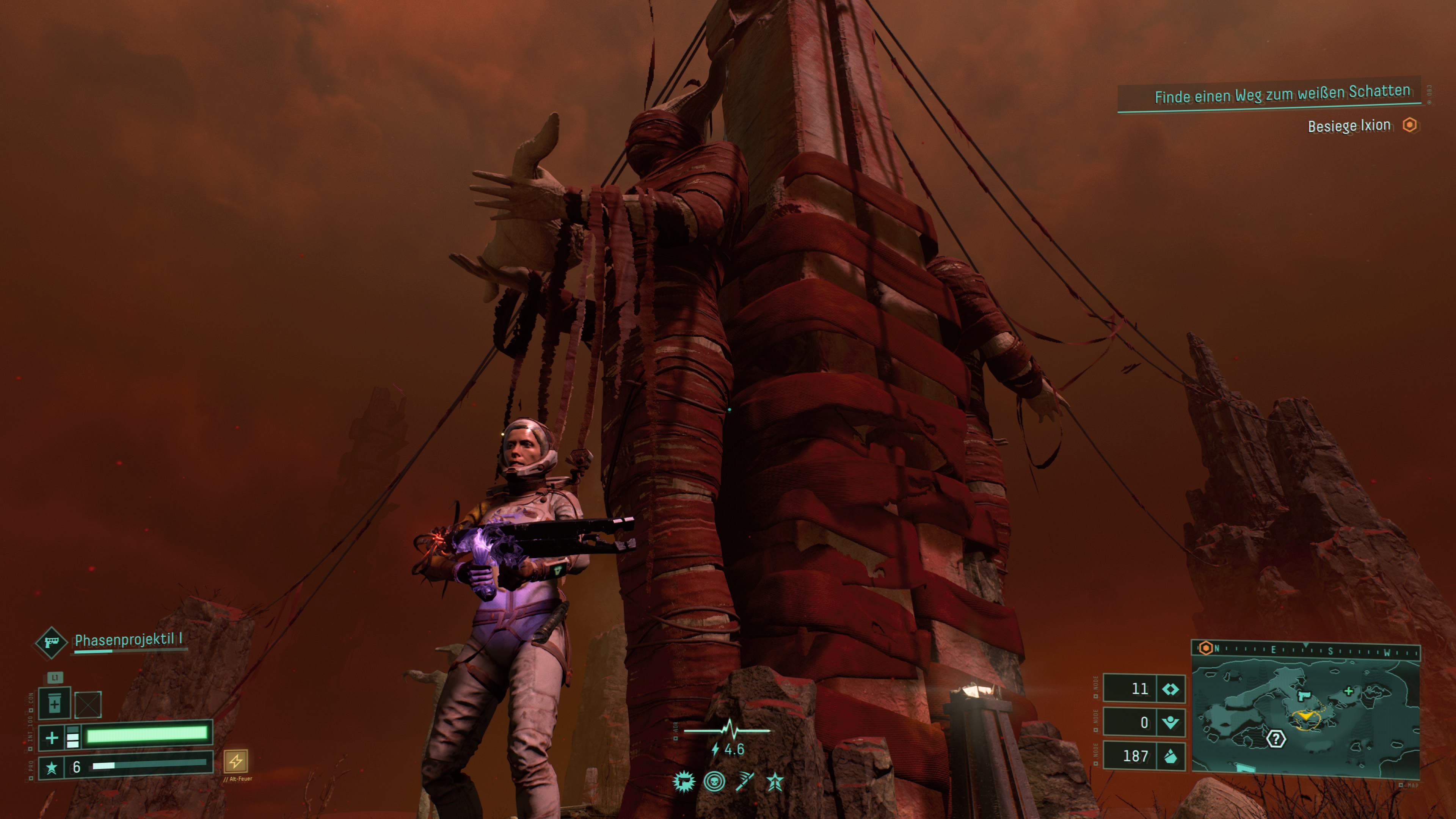Click the melee blade slash perk icon
The width and height of the screenshot is (1456, 819).
(x=745, y=782)
